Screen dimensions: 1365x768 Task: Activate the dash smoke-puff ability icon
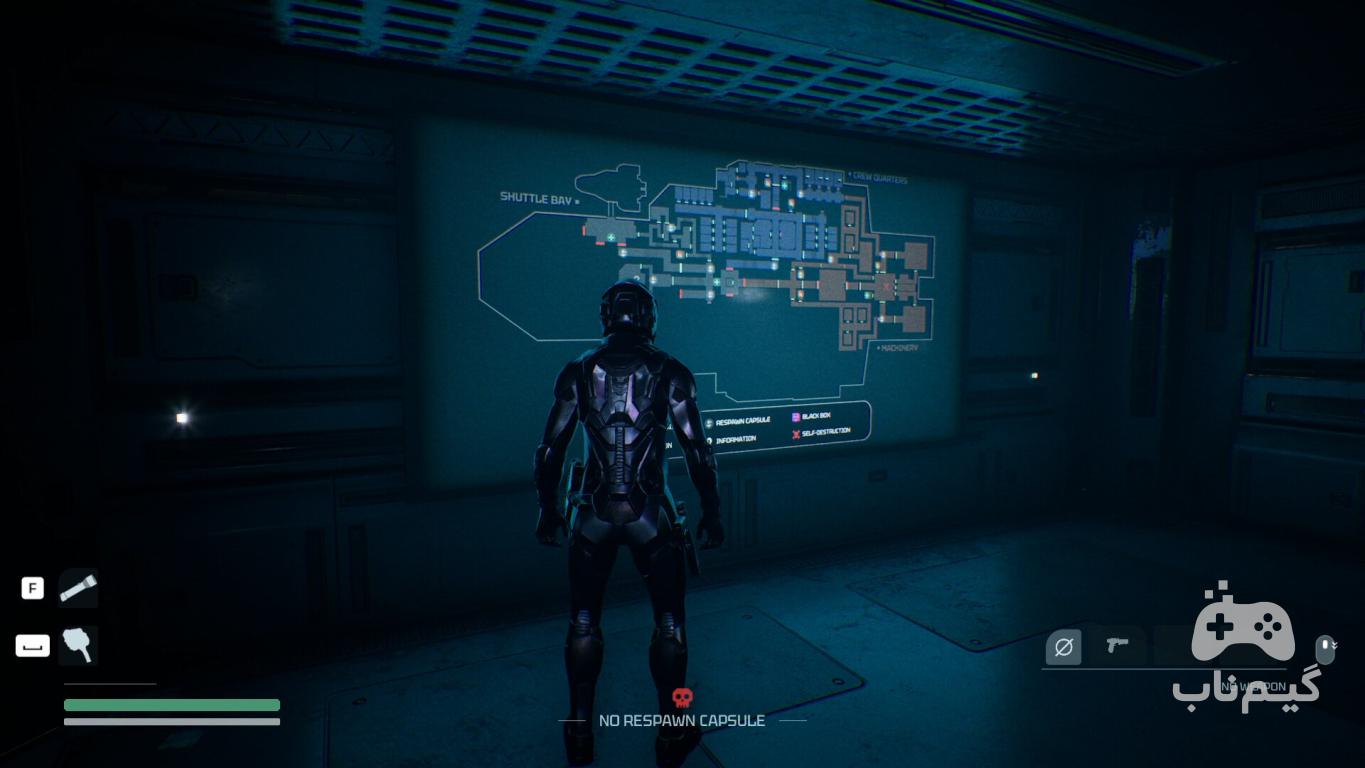(77, 646)
